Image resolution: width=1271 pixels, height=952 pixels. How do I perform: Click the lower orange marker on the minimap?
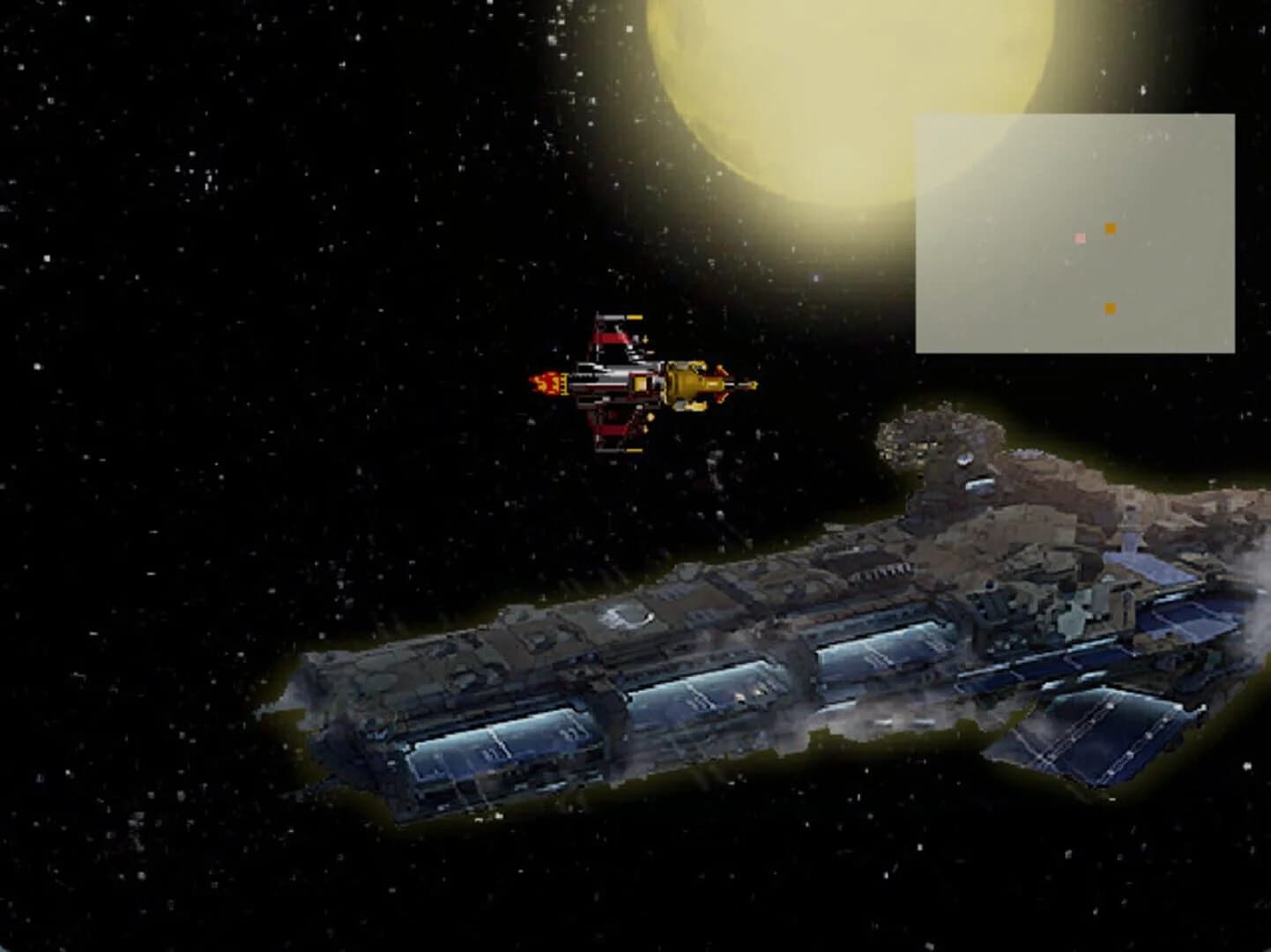[x=1110, y=309]
